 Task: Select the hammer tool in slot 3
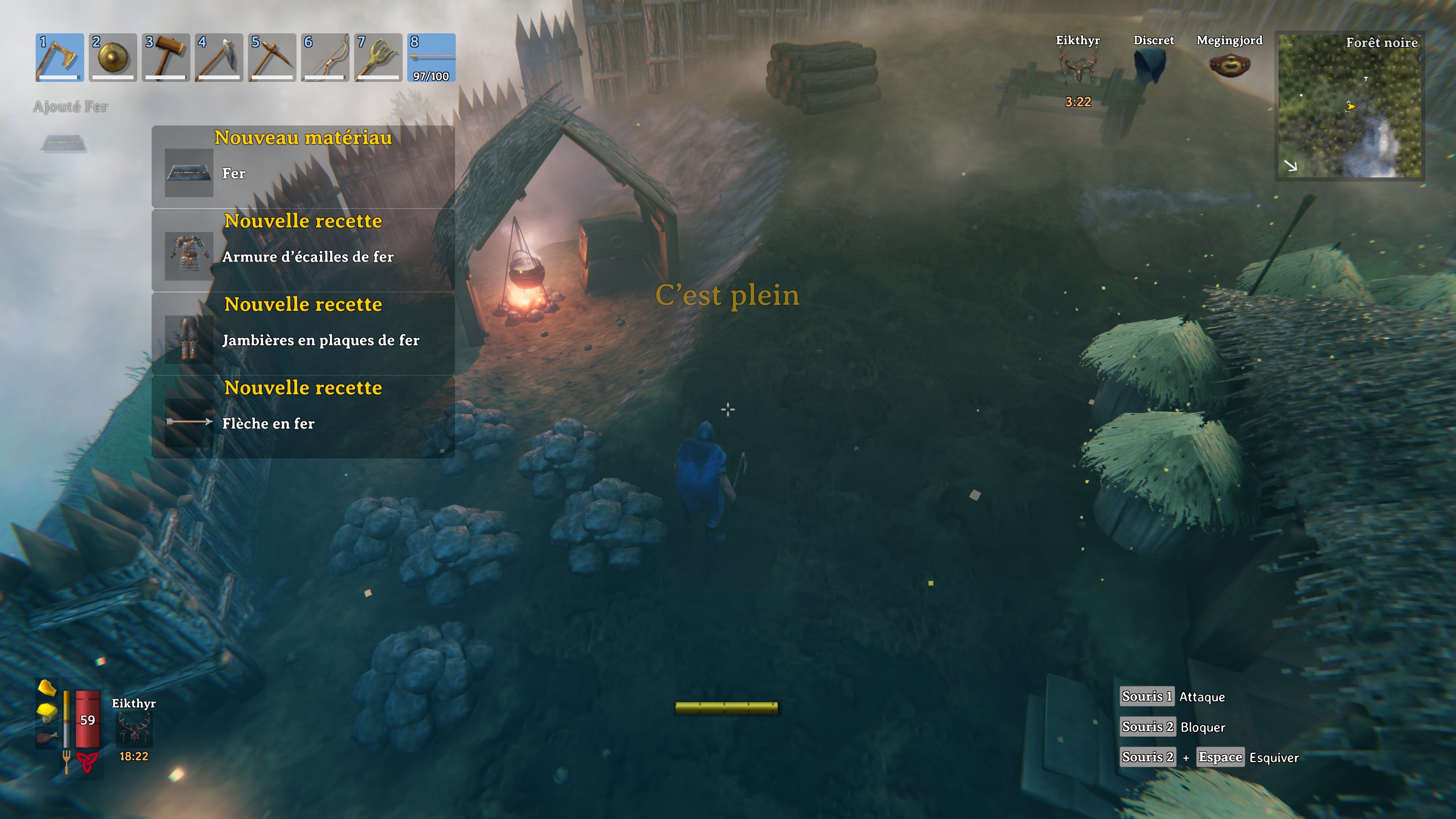point(166,57)
